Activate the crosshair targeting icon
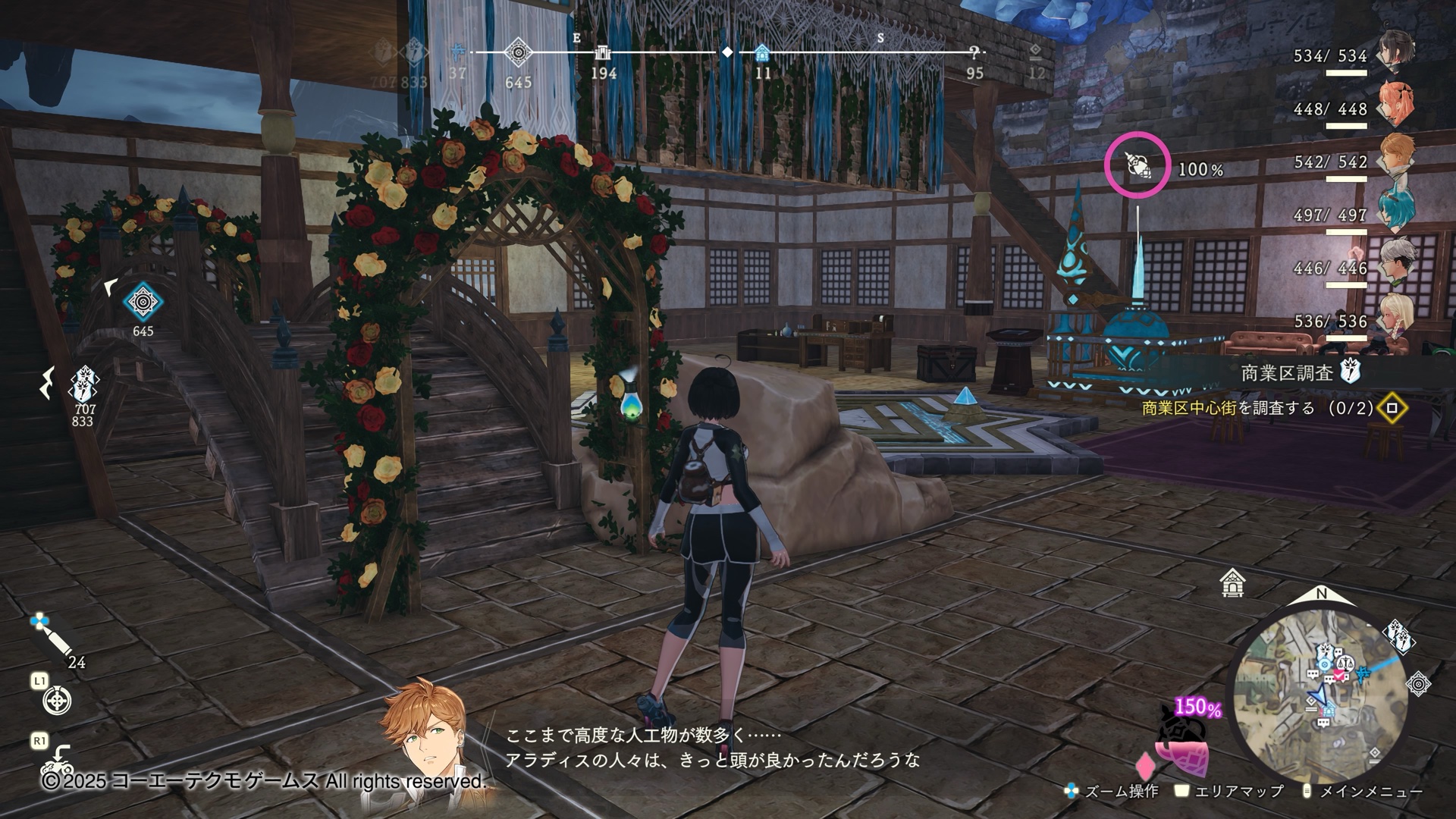The width and height of the screenshot is (1456, 819). pyautogui.click(x=57, y=701)
